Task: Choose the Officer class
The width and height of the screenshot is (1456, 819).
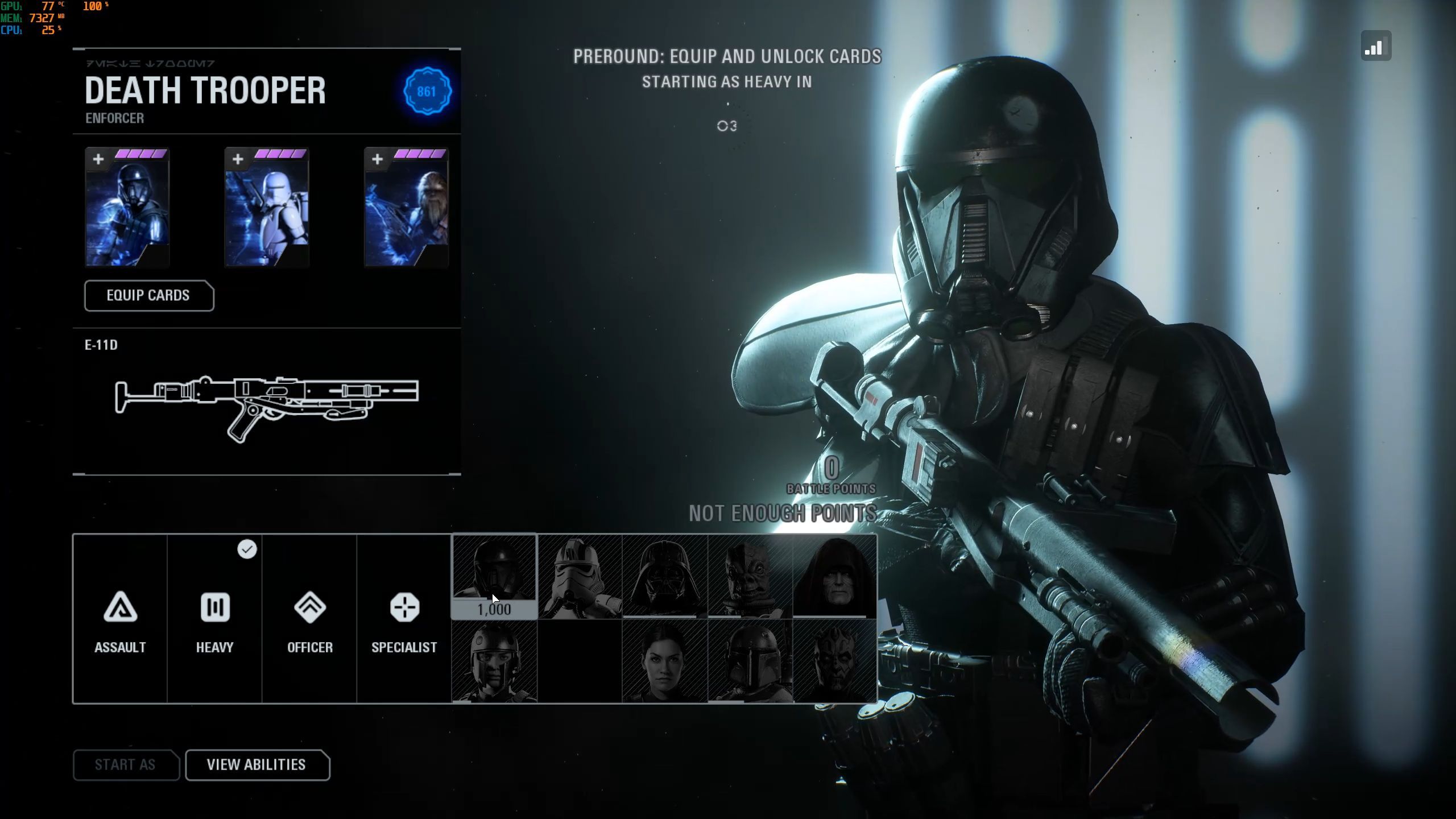Action: (x=309, y=619)
